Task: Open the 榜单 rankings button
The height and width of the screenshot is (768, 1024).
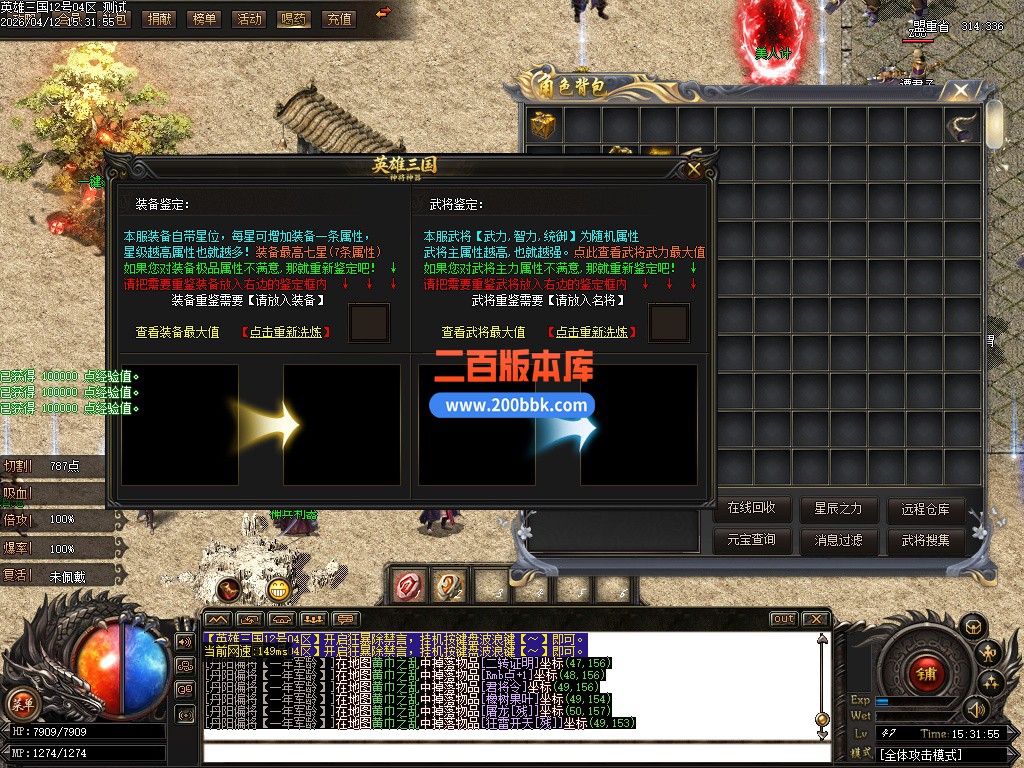Action: coord(204,18)
